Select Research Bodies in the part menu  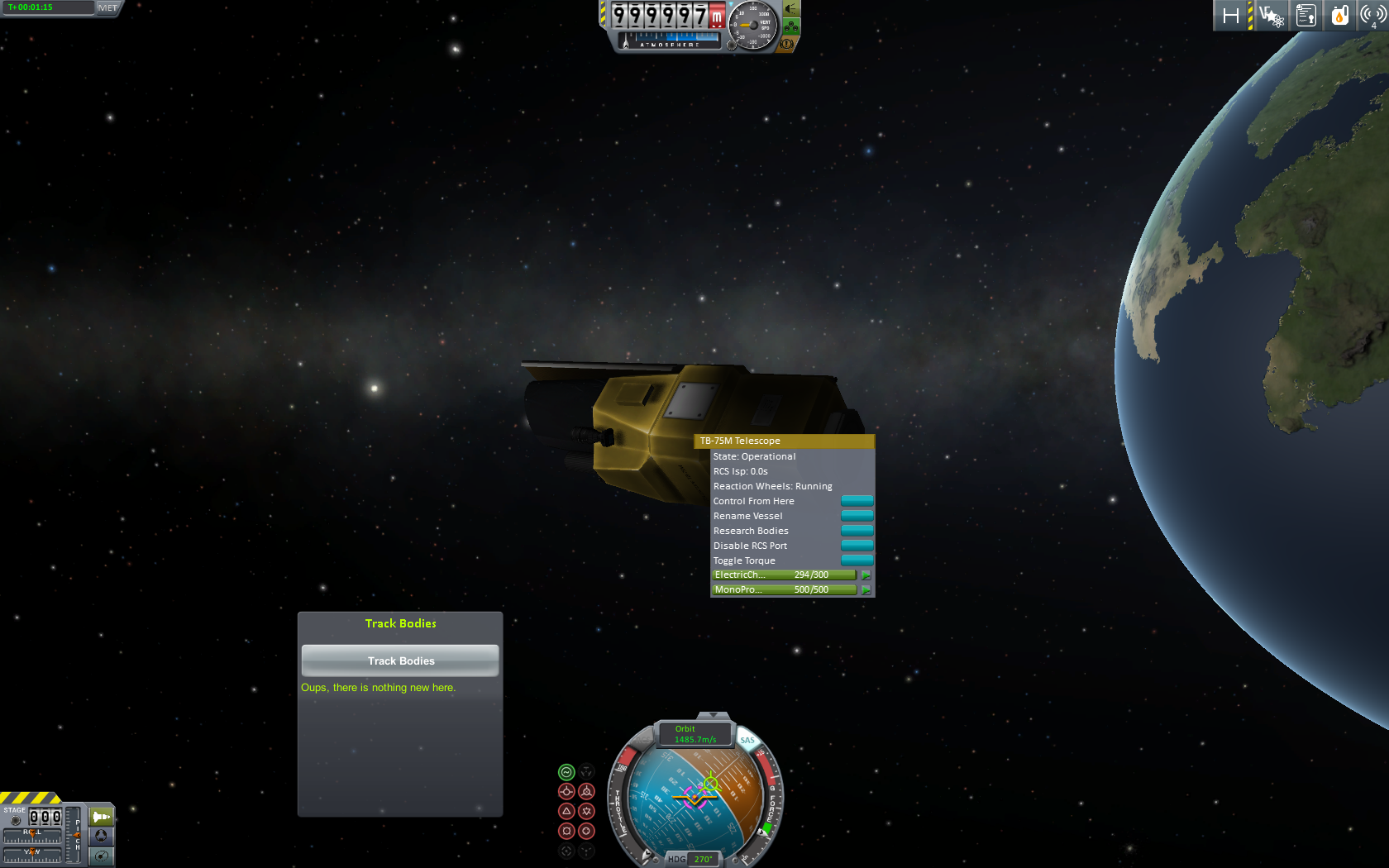click(x=857, y=531)
